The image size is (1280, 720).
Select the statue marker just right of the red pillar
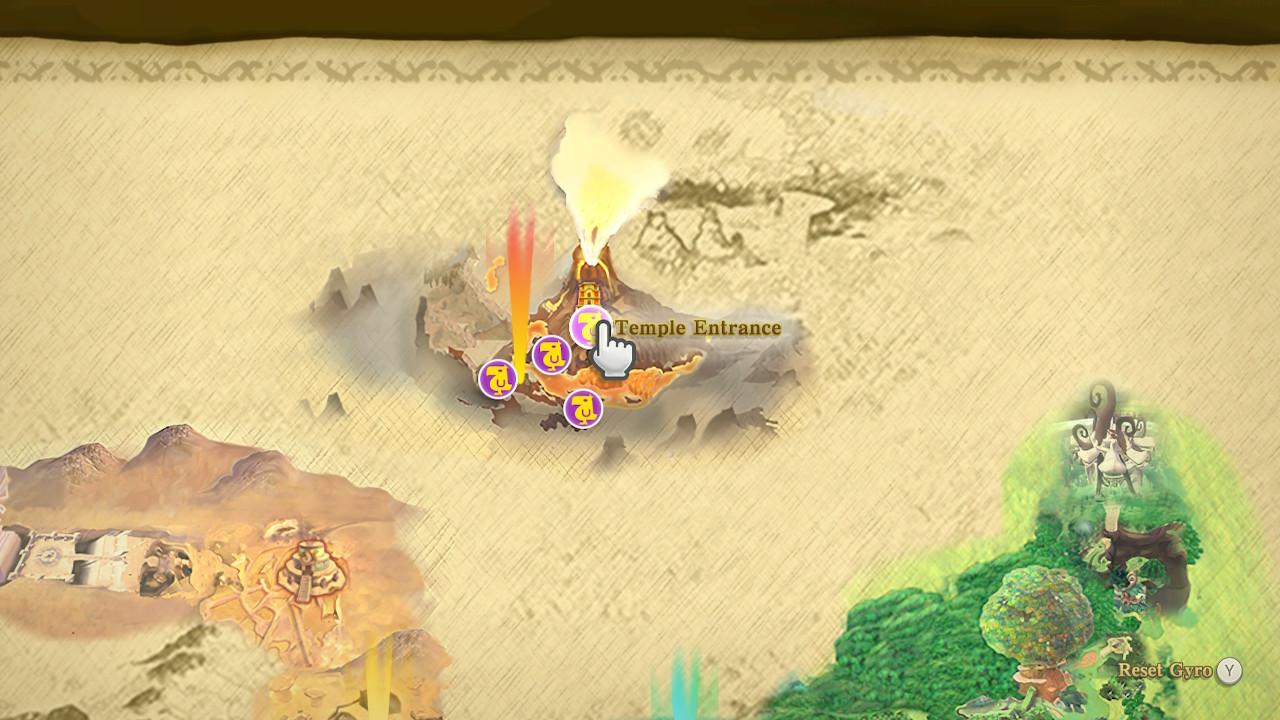[551, 354]
